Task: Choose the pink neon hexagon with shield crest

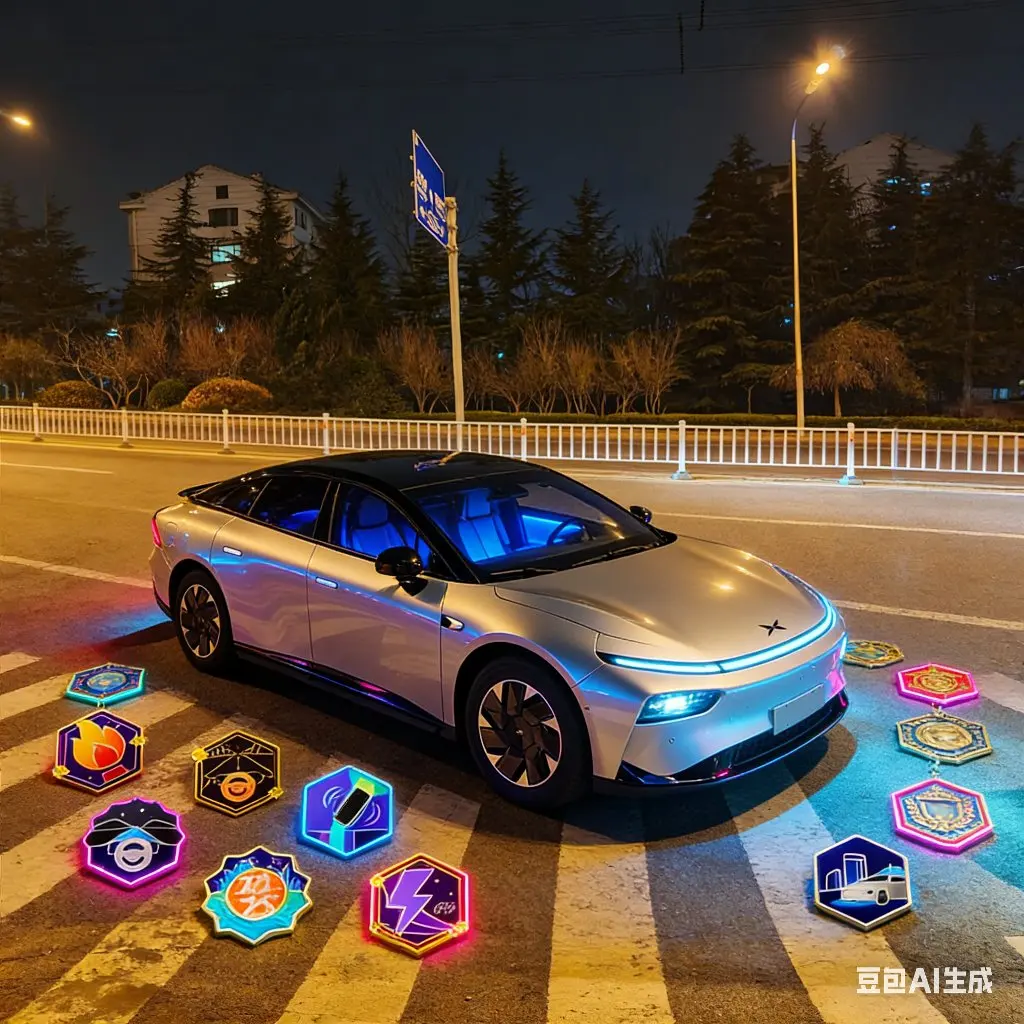Action: [942, 815]
